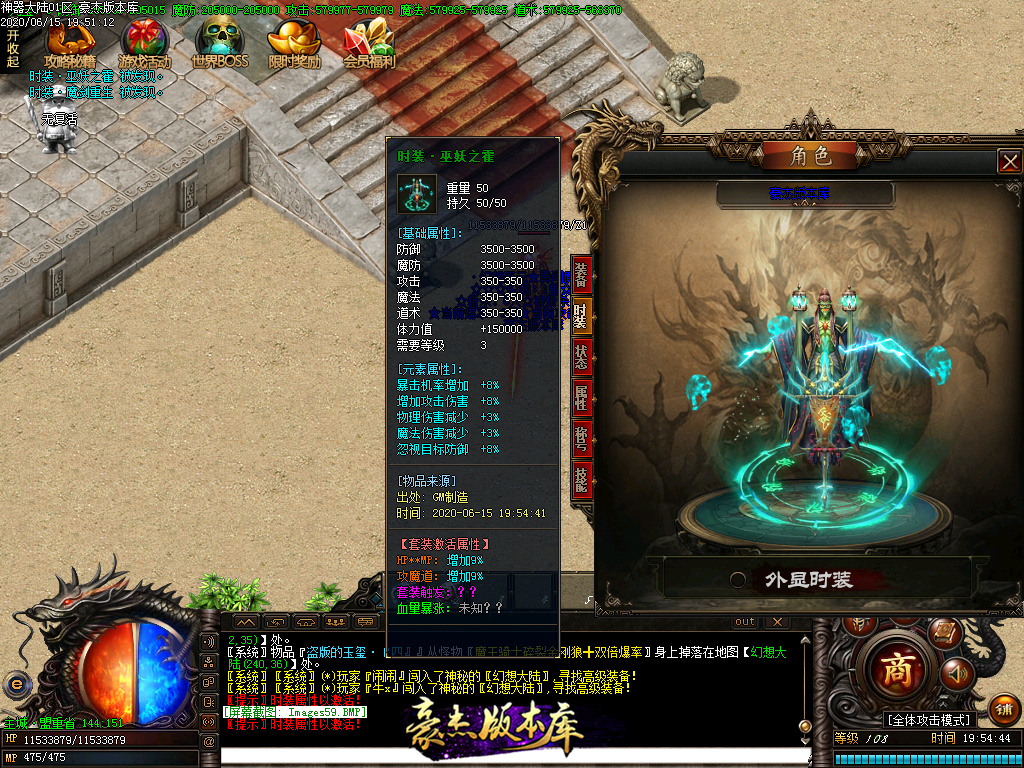This screenshot has width=1024, height=768.
Task: Open the 技能 skills tab
Action: click(x=581, y=480)
